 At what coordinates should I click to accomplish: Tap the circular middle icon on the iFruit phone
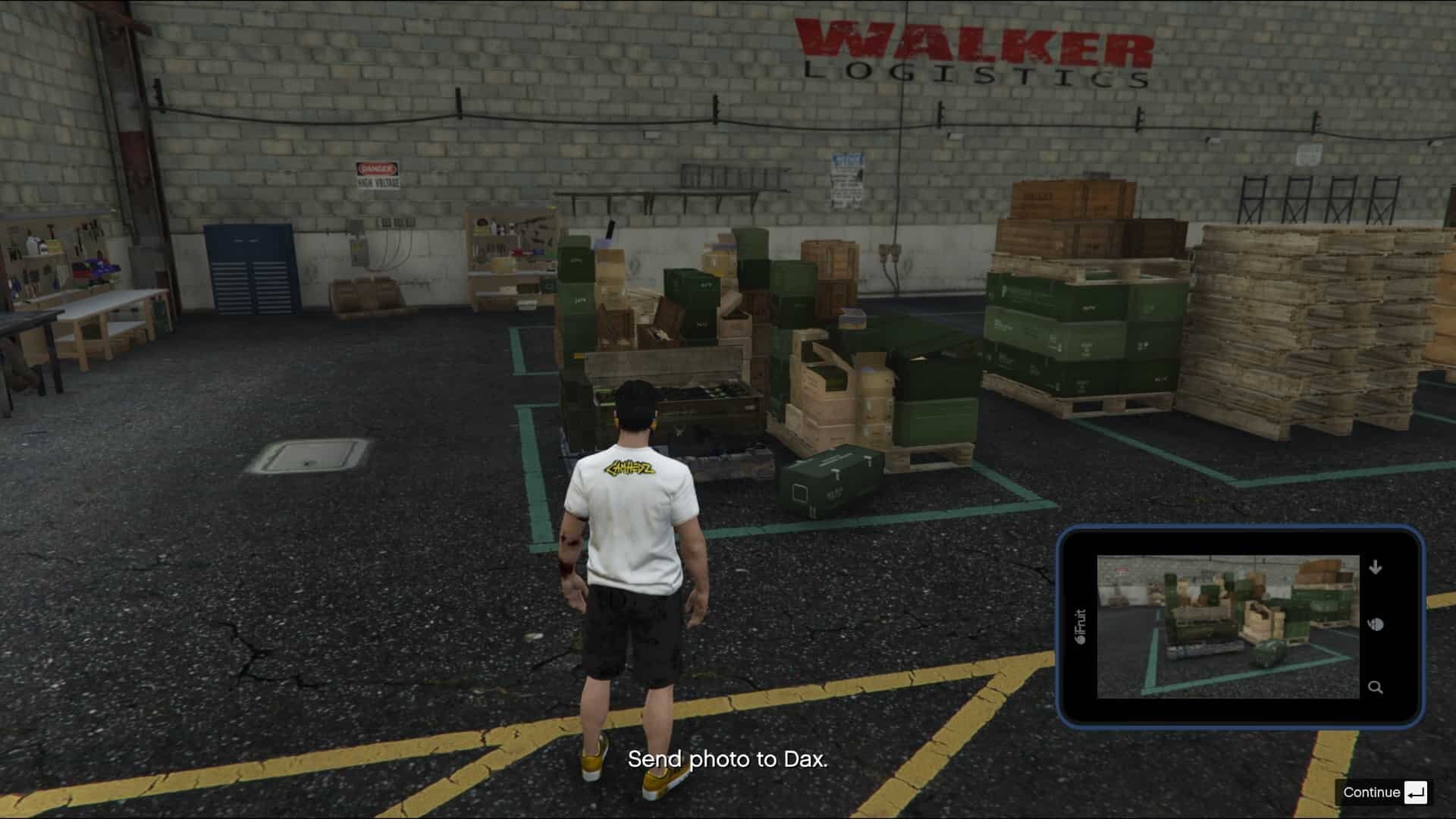tap(1376, 625)
